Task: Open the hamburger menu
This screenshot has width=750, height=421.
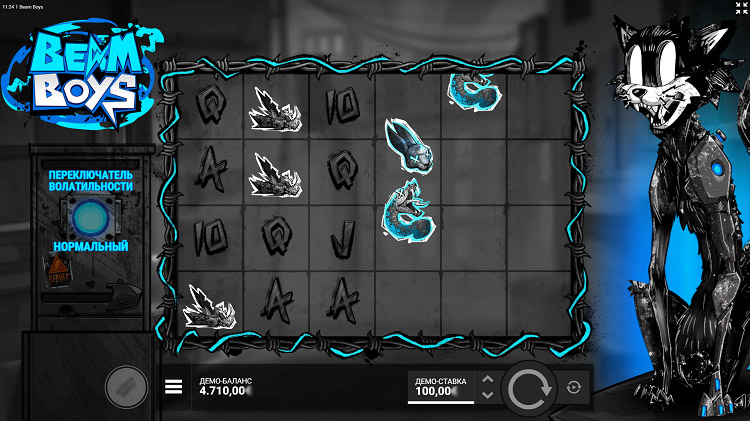Action: coord(173,387)
